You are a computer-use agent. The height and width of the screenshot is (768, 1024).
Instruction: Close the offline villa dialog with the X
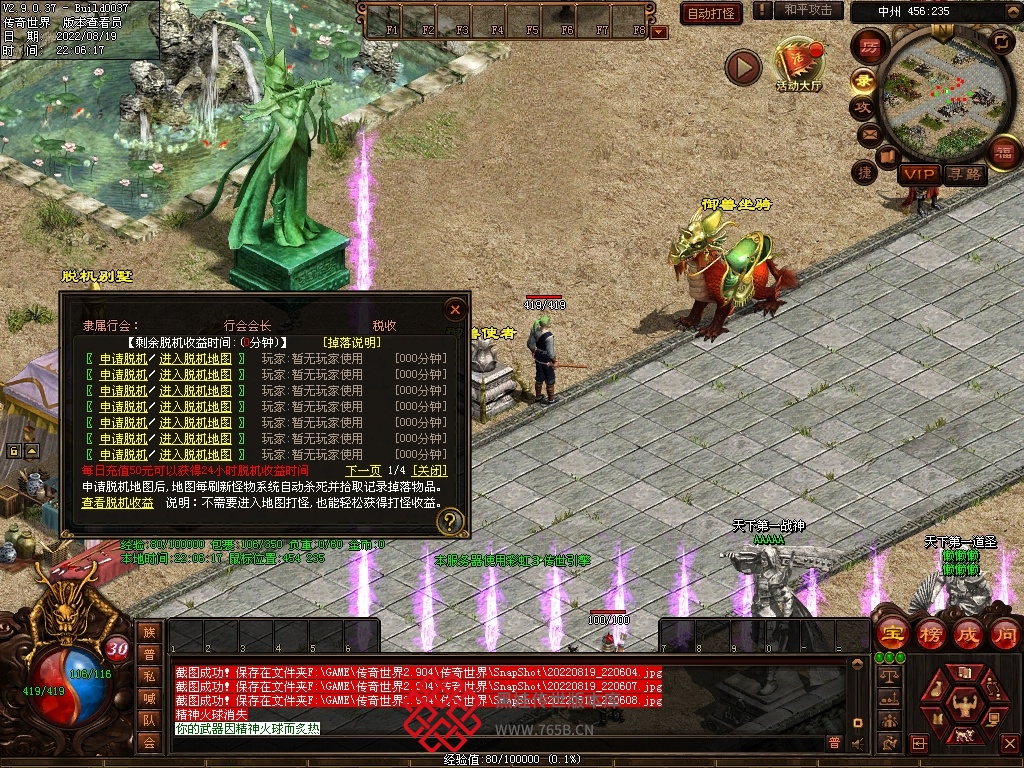[455, 309]
